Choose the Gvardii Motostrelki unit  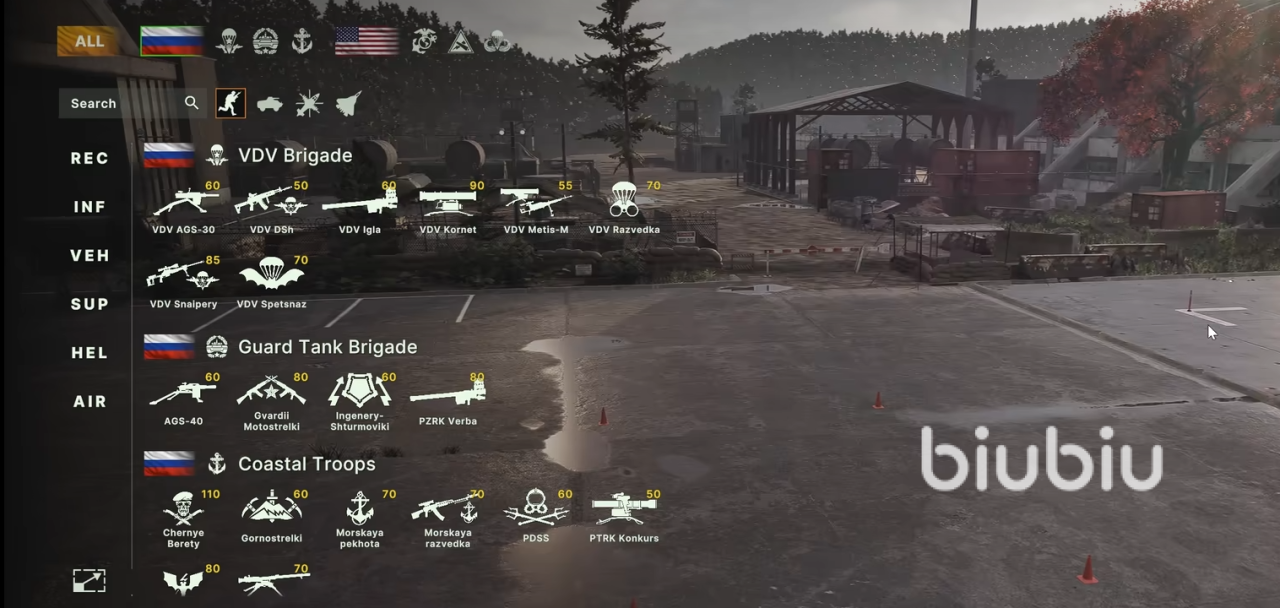coord(272,397)
